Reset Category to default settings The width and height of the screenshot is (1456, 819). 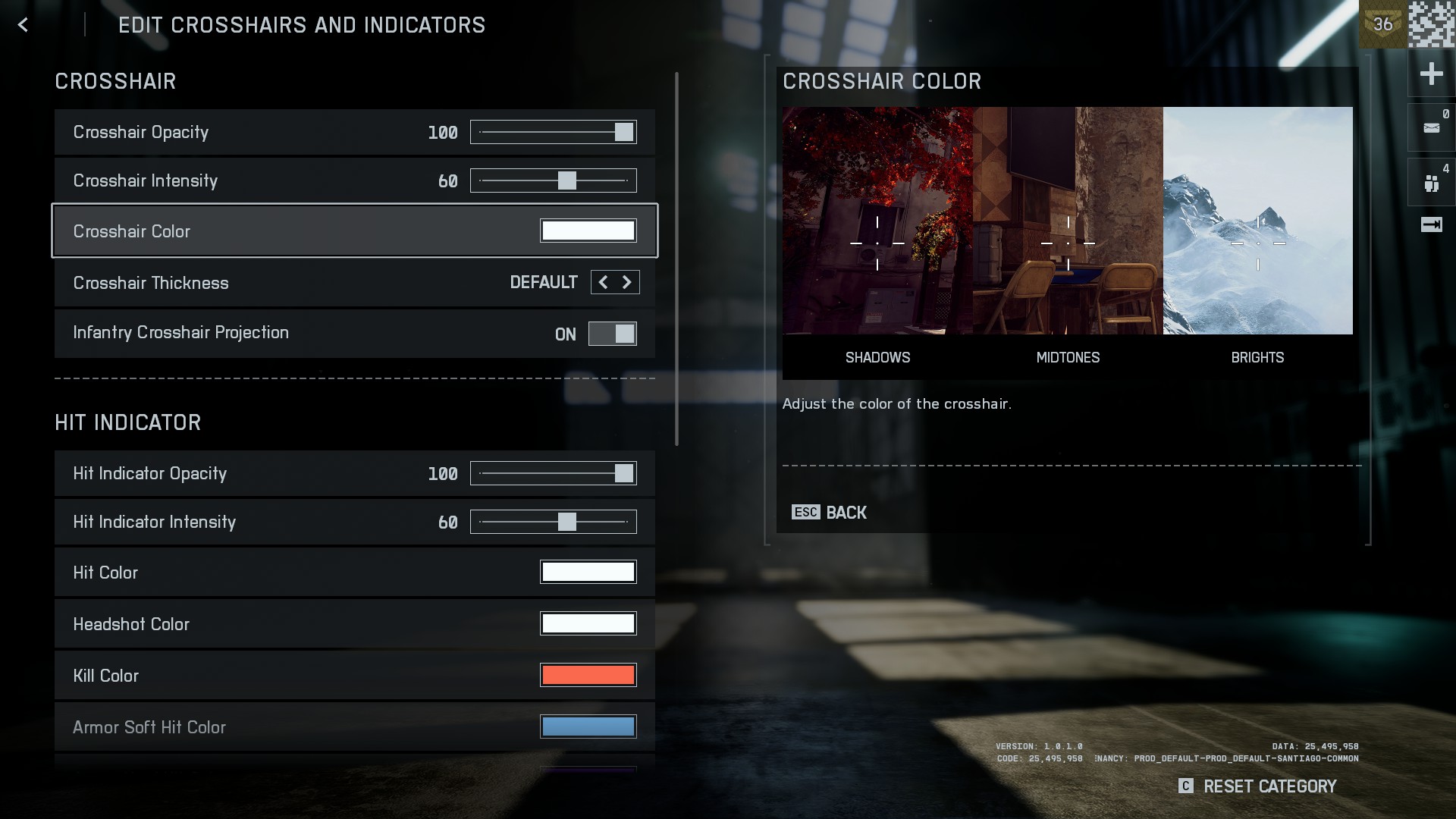(x=1258, y=786)
